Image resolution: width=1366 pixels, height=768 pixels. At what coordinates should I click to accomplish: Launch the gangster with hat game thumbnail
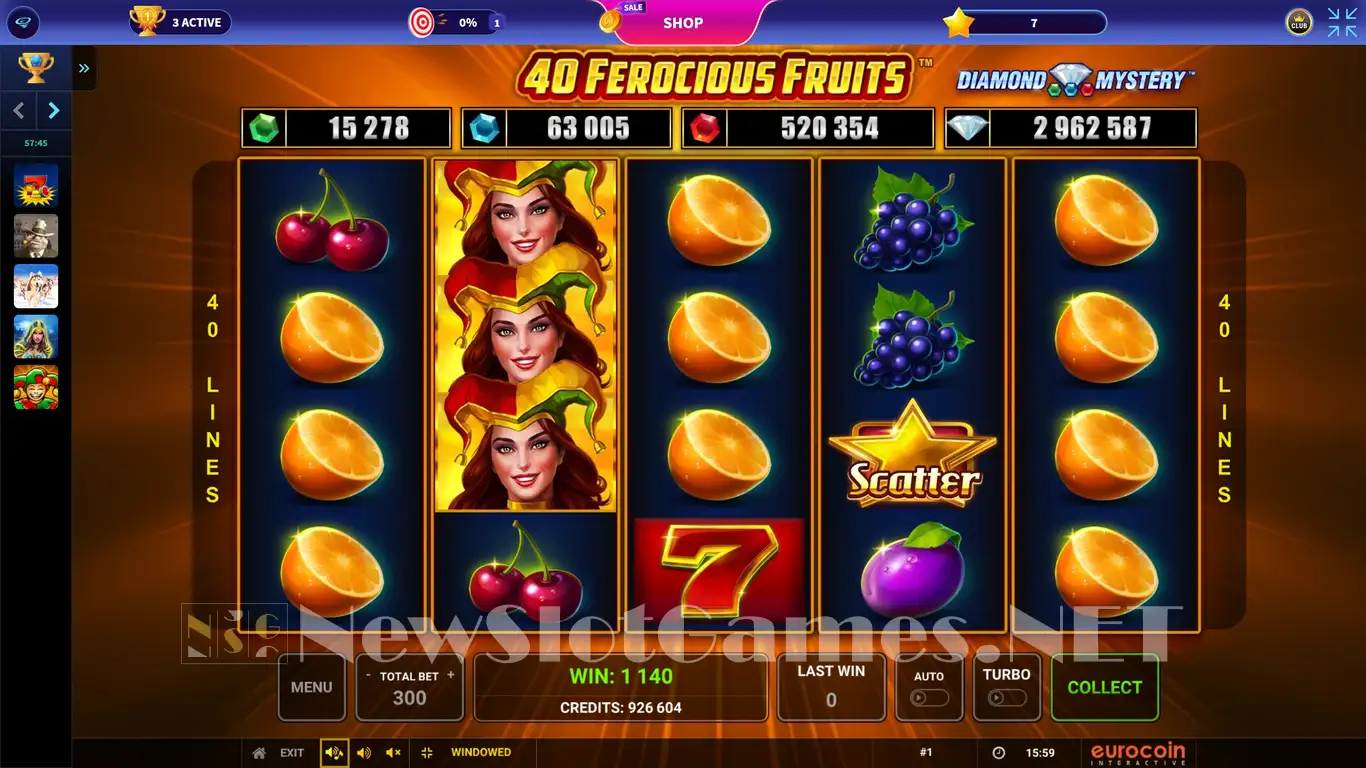coord(36,237)
